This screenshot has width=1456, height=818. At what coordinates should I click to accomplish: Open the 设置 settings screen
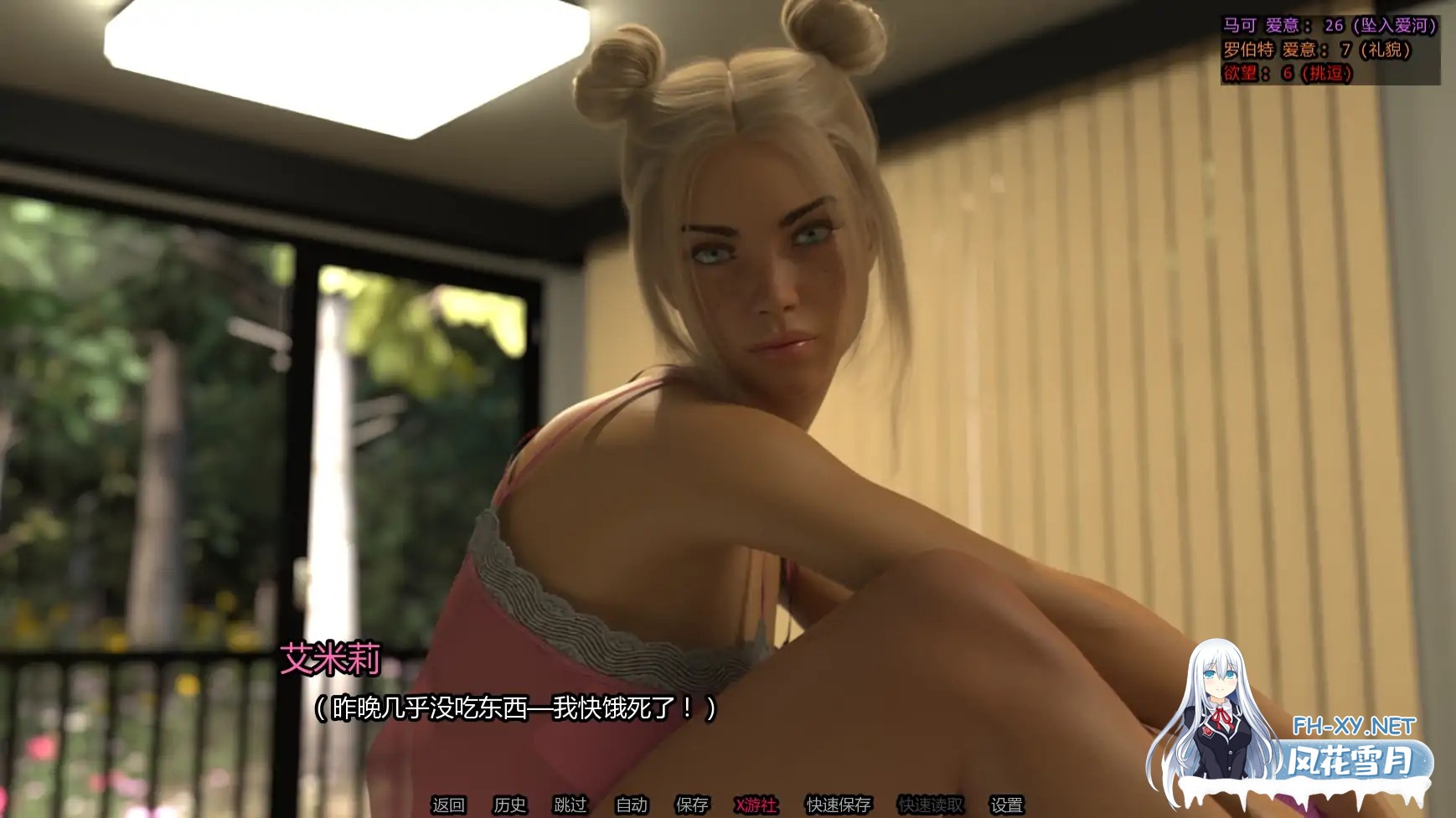coord(1008,805)
